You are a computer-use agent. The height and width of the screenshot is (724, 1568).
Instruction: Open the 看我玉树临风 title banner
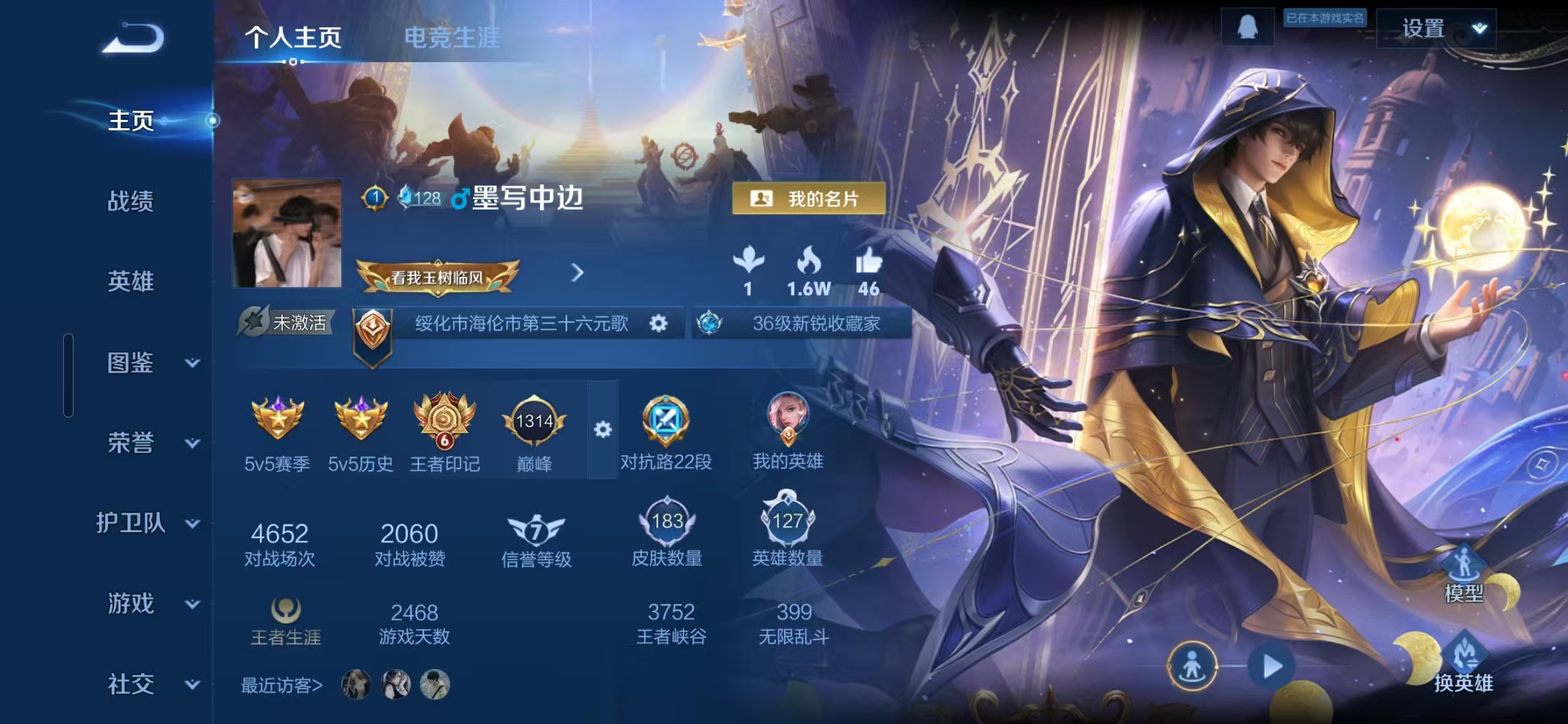coord(437,277)
